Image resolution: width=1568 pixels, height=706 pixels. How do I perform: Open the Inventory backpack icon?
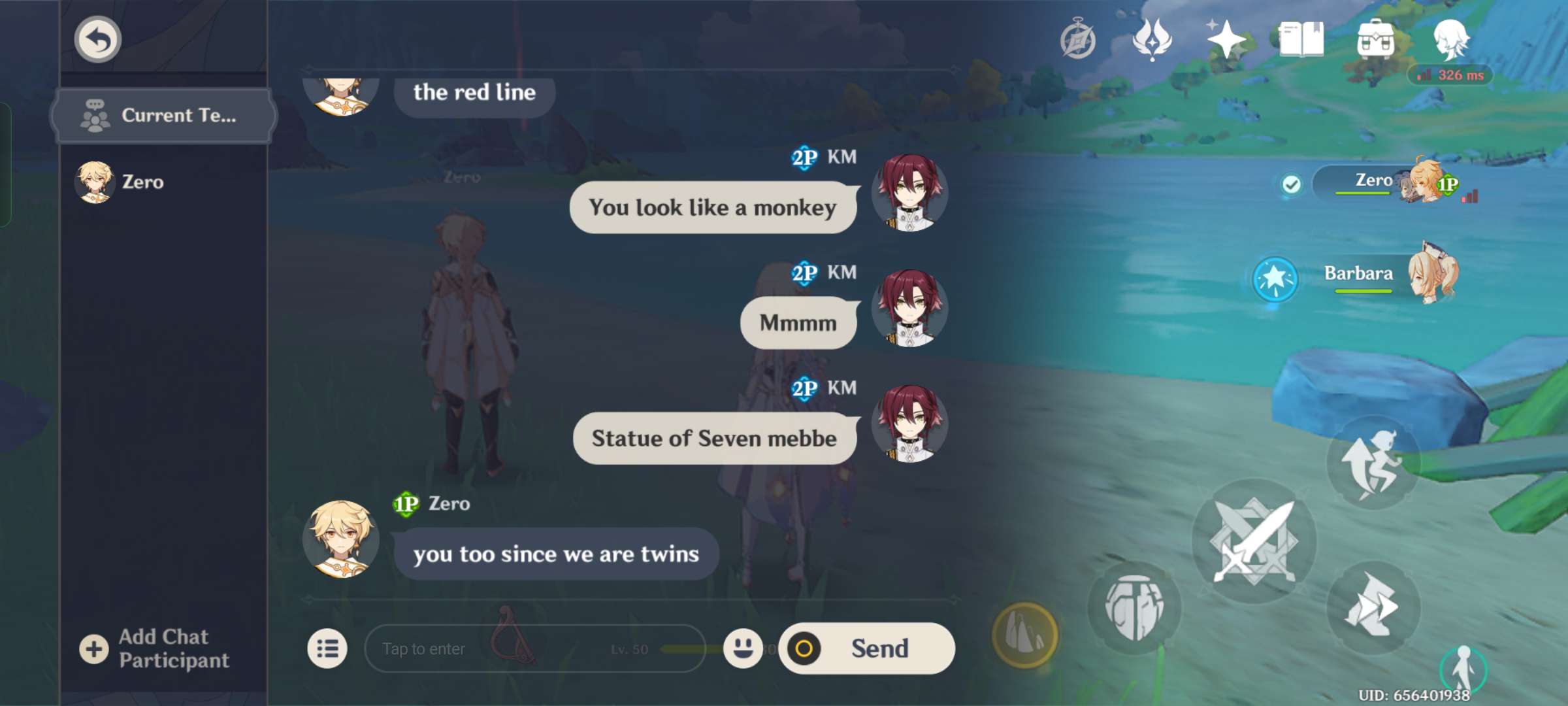tap(1375, 39)
